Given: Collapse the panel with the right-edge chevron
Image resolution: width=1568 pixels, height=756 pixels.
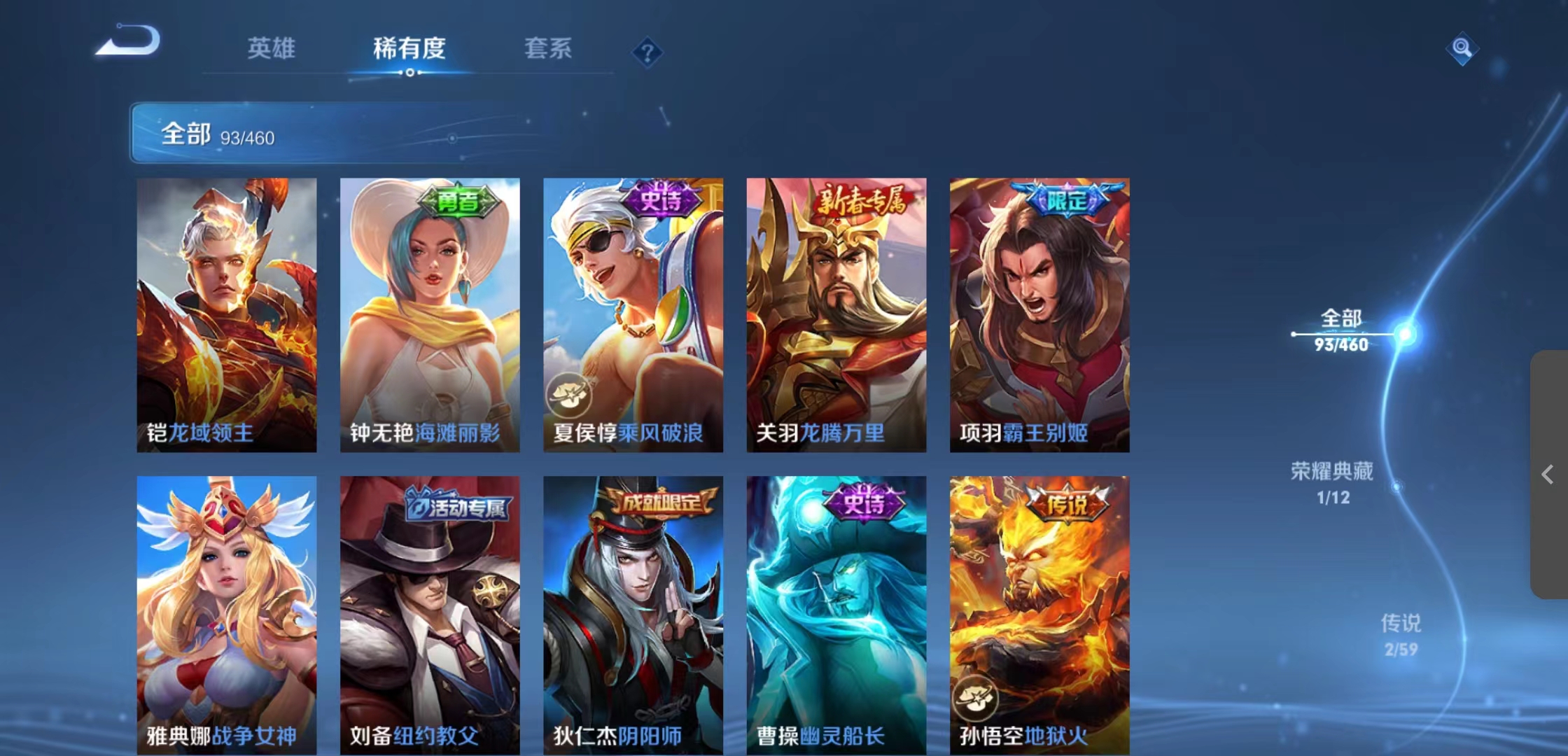Looking at the screenshot, I should click(1548, 475).
